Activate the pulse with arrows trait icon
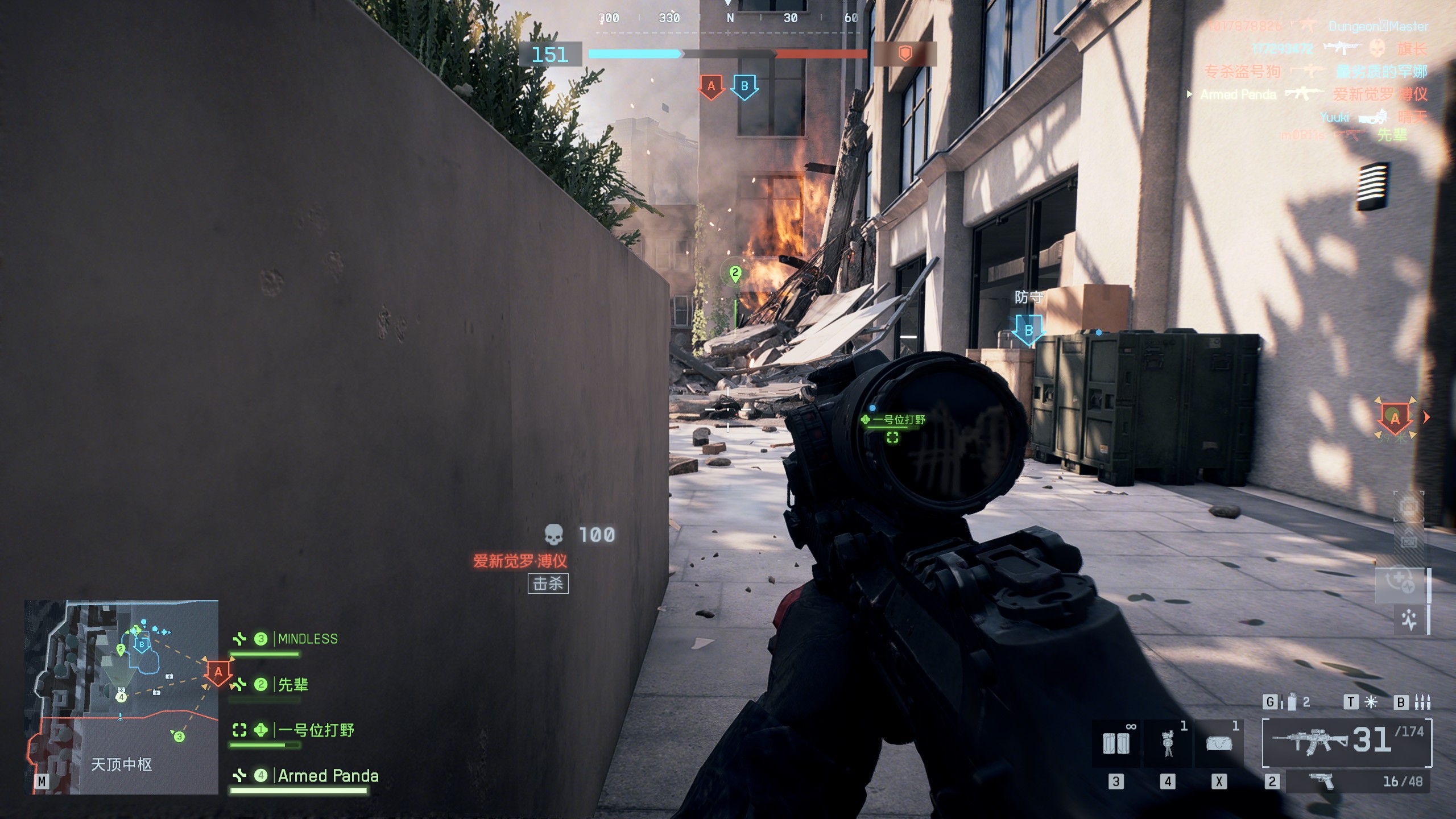This screenshot has height=819, width=1456. 1409,619
